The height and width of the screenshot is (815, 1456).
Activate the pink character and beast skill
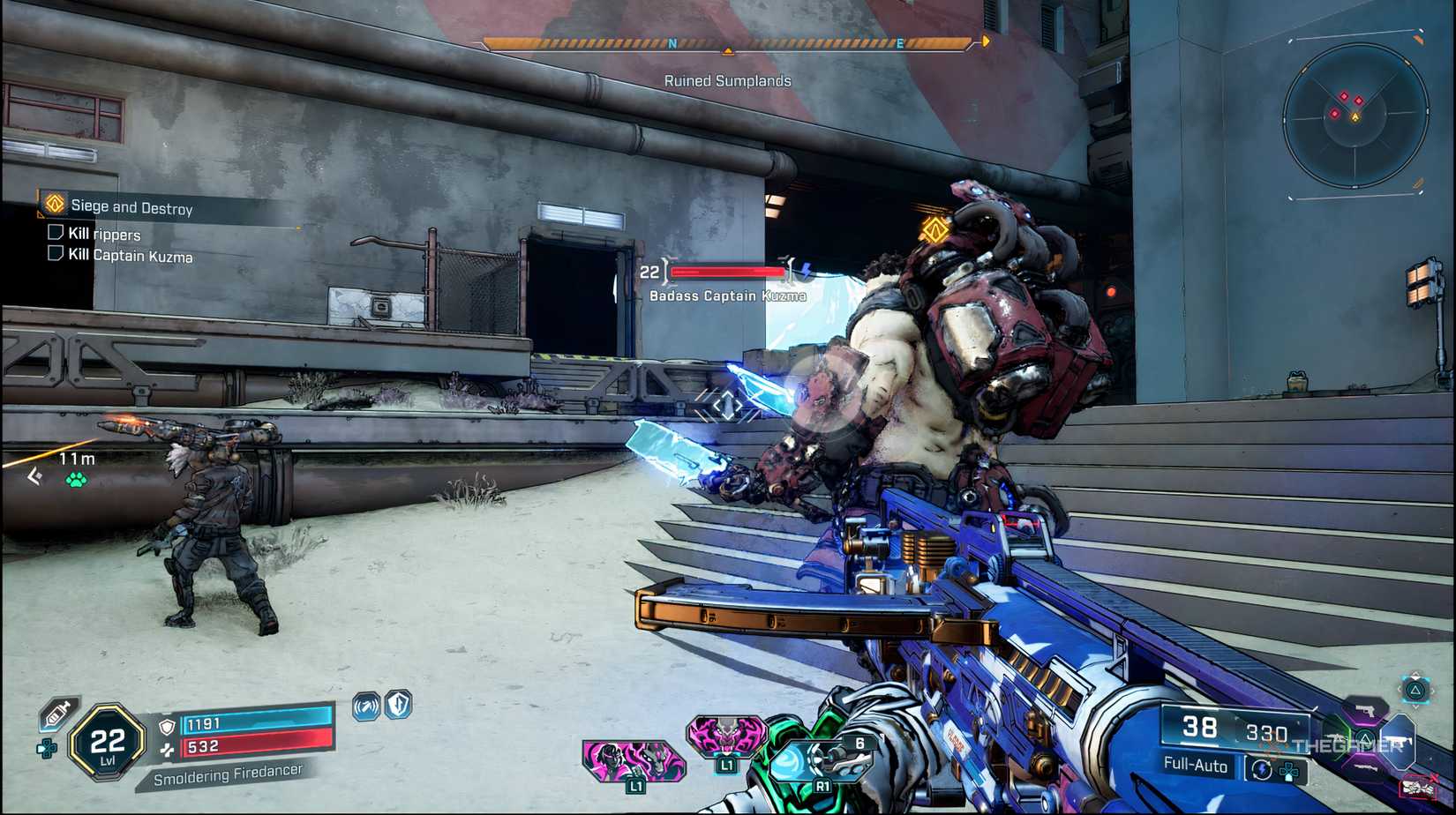(632, 760)
